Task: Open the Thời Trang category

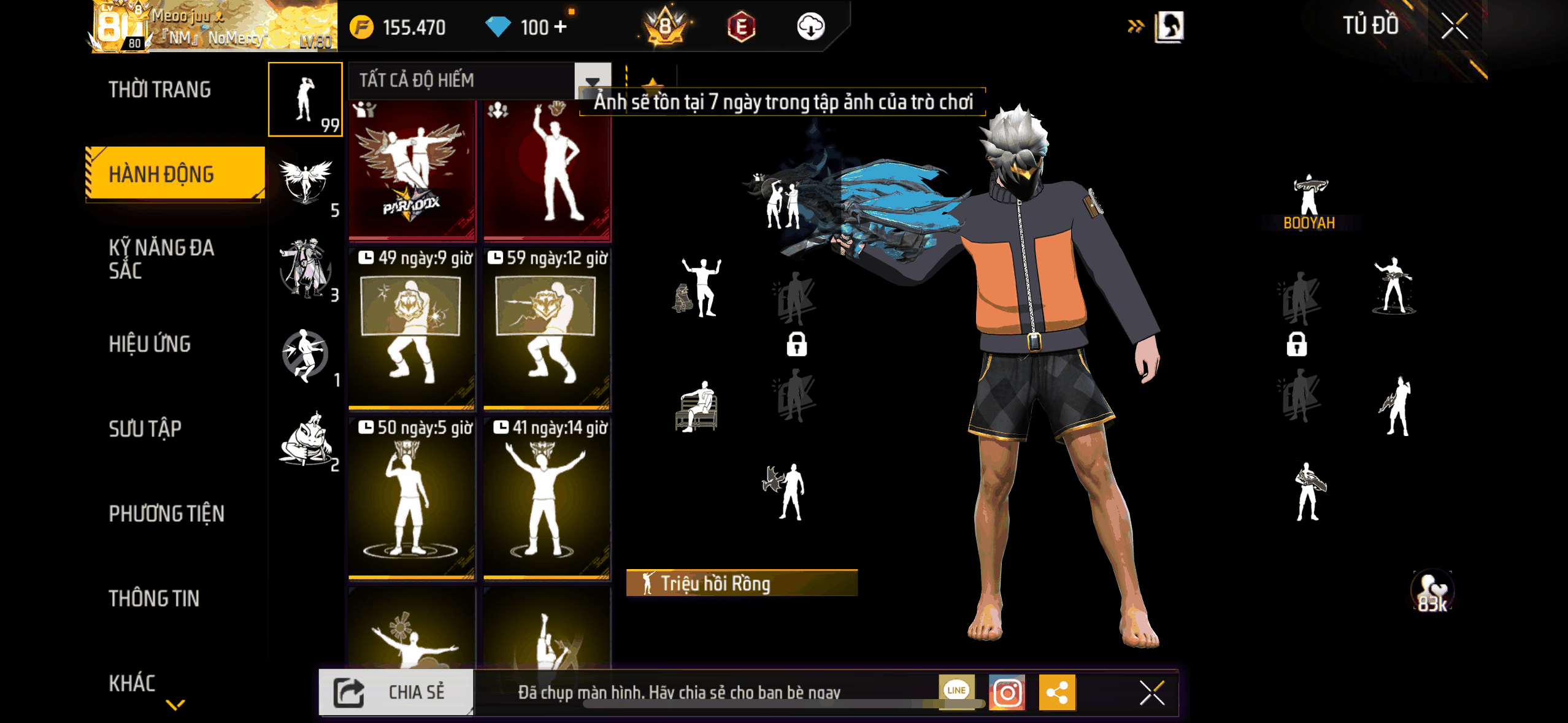Action: [159, 90]
